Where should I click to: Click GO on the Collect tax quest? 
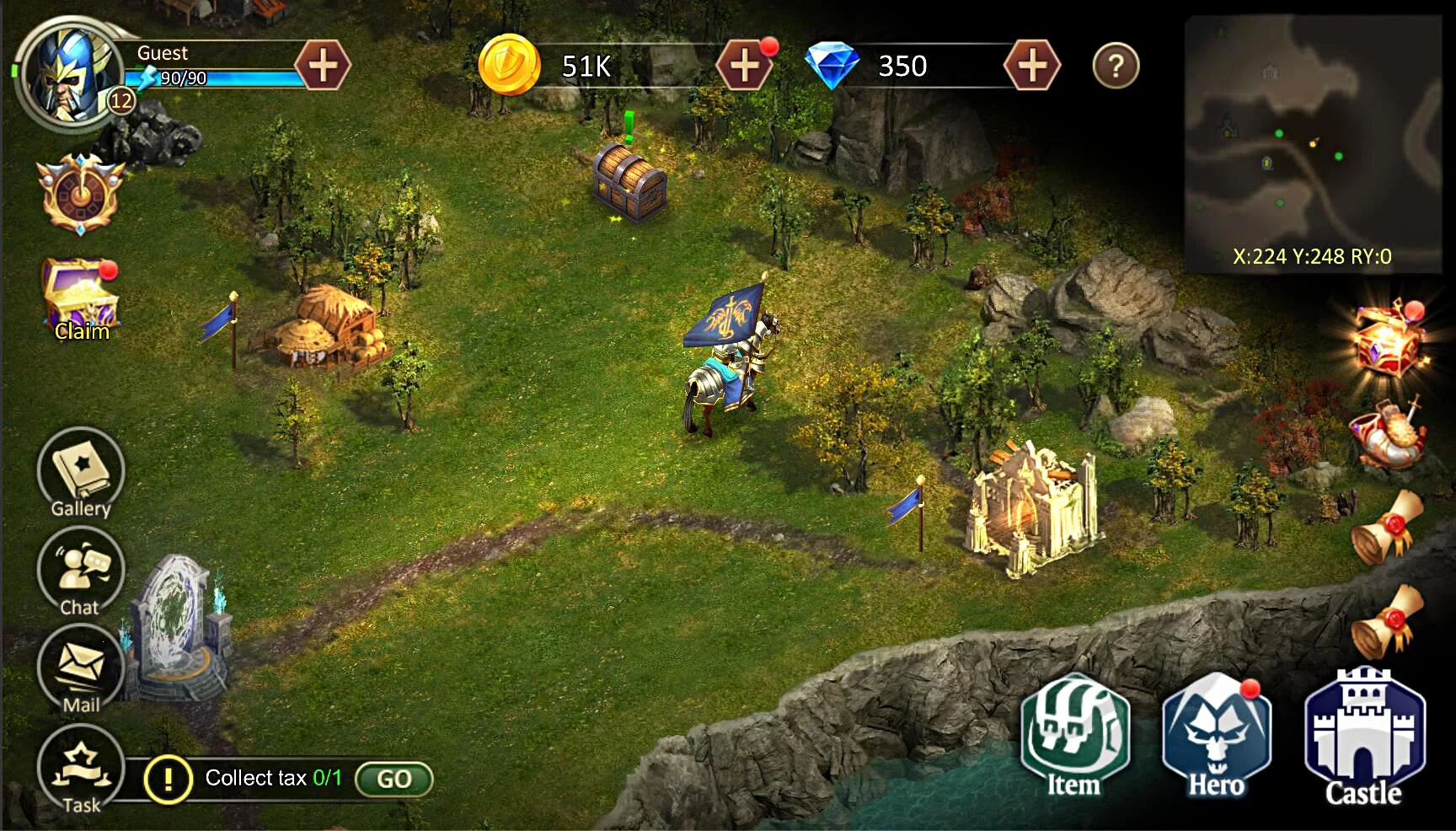[x=393, y=779]
